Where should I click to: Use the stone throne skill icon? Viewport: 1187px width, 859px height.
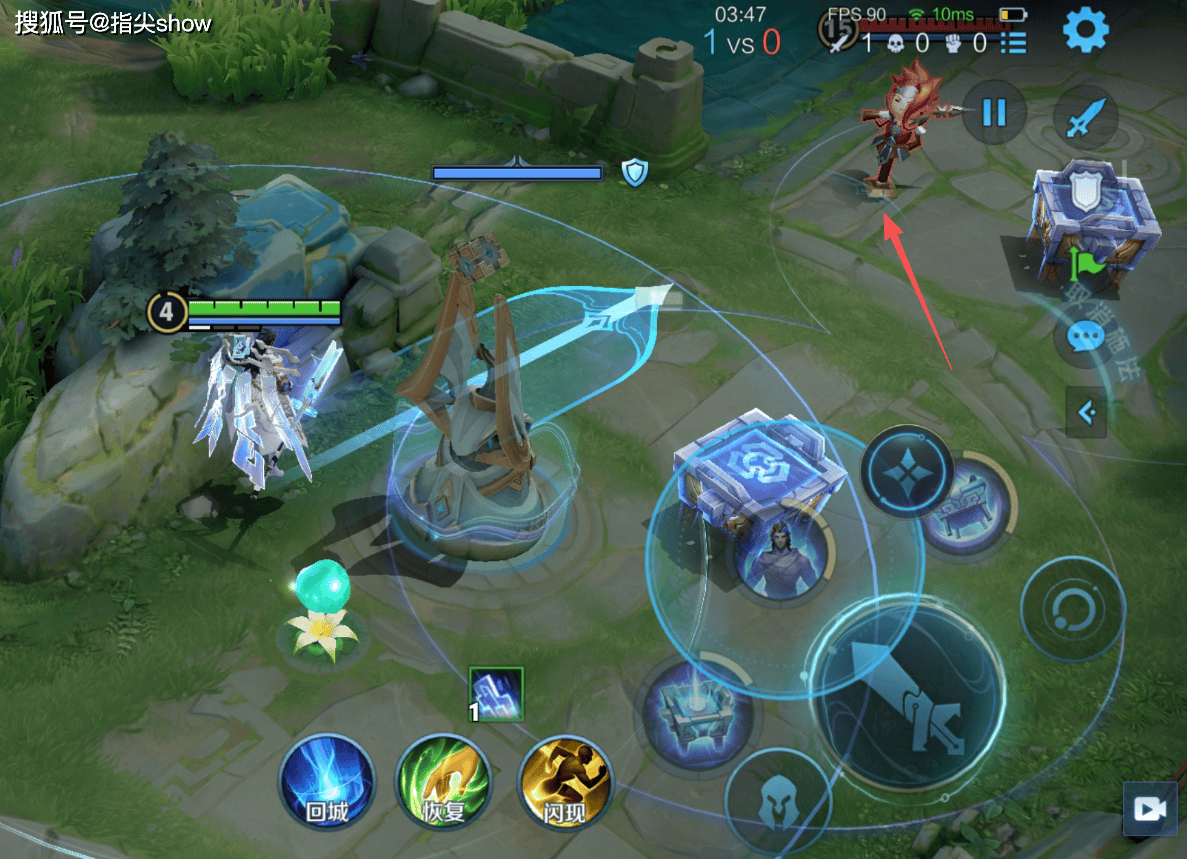(x=962, y=503)
